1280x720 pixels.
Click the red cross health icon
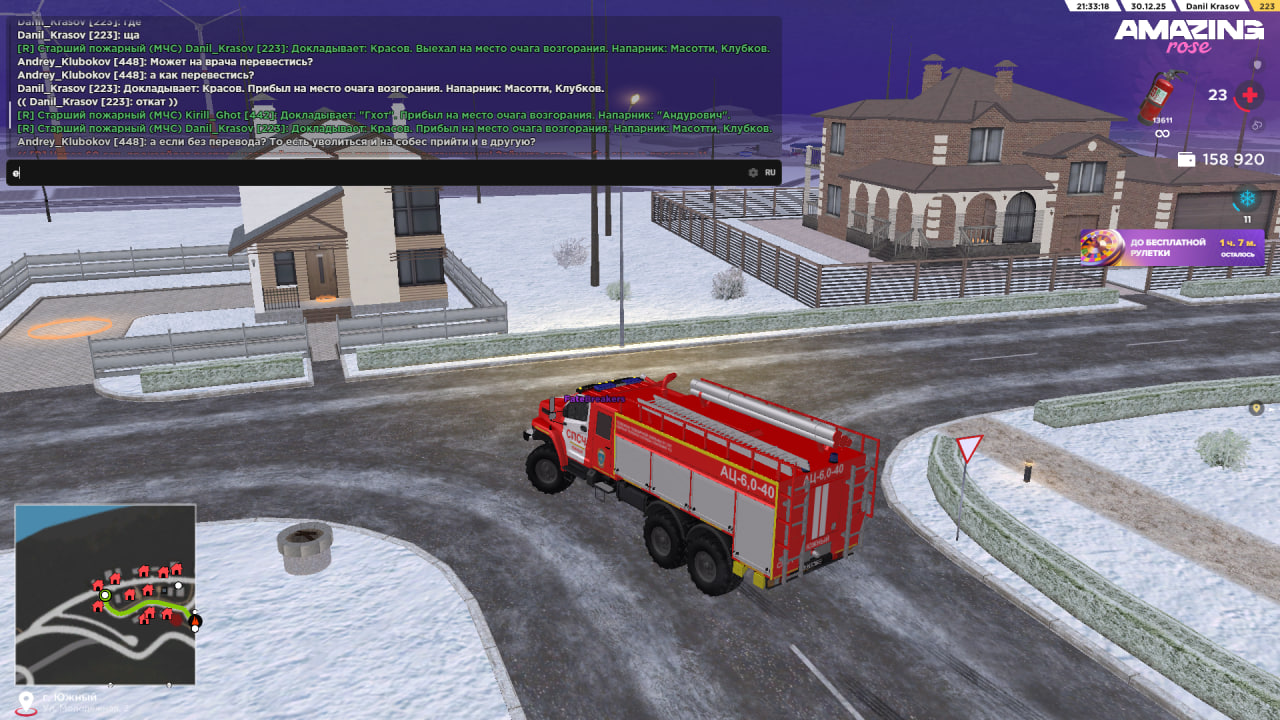tap(1248, 96)
